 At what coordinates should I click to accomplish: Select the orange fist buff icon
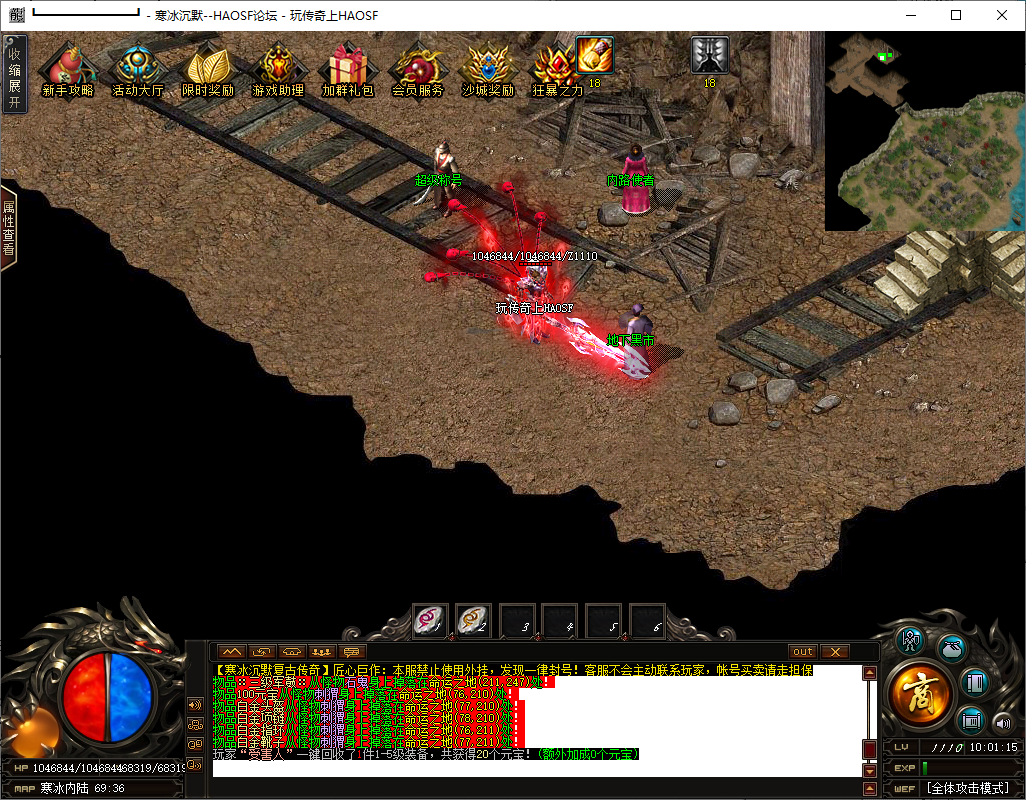tap(594, 54)
